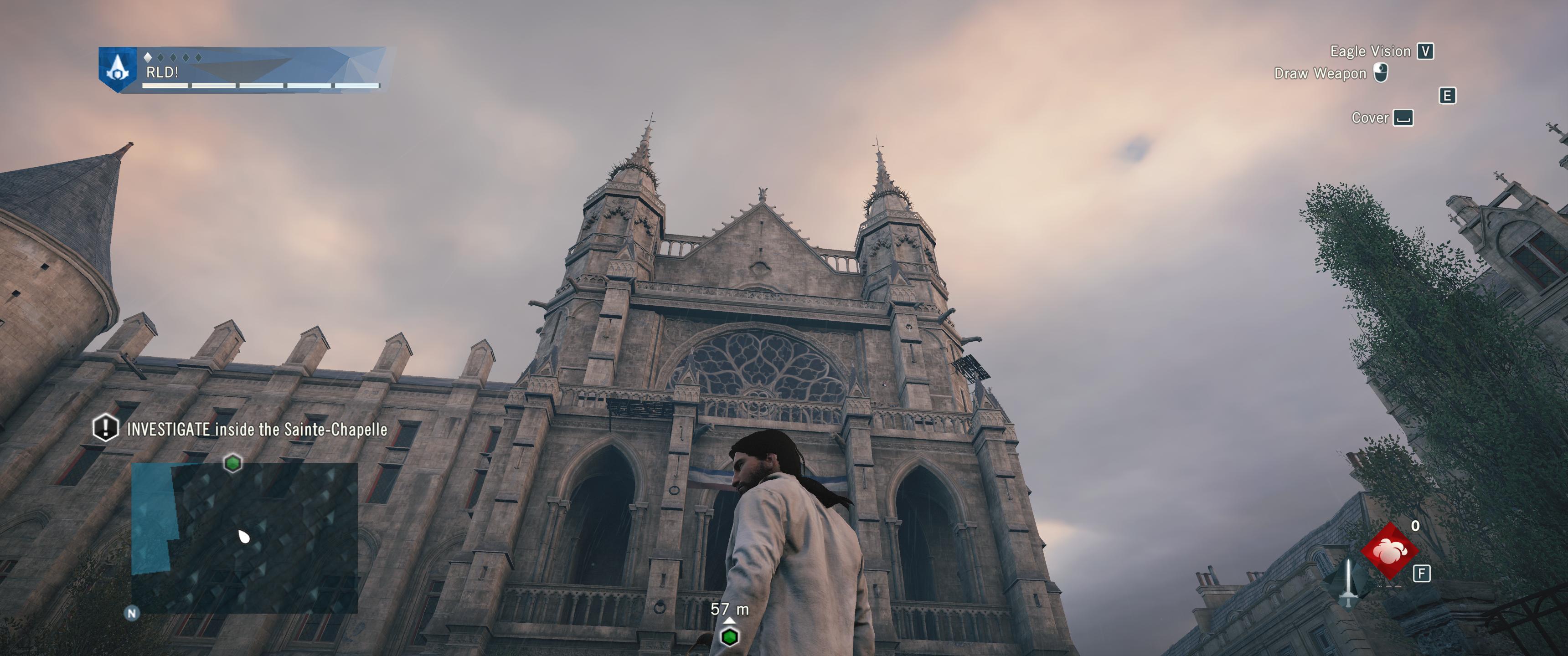Click the minimap
Image resolution: width=1568 pixels, height=656 pixels.
[x=244, y=538]
